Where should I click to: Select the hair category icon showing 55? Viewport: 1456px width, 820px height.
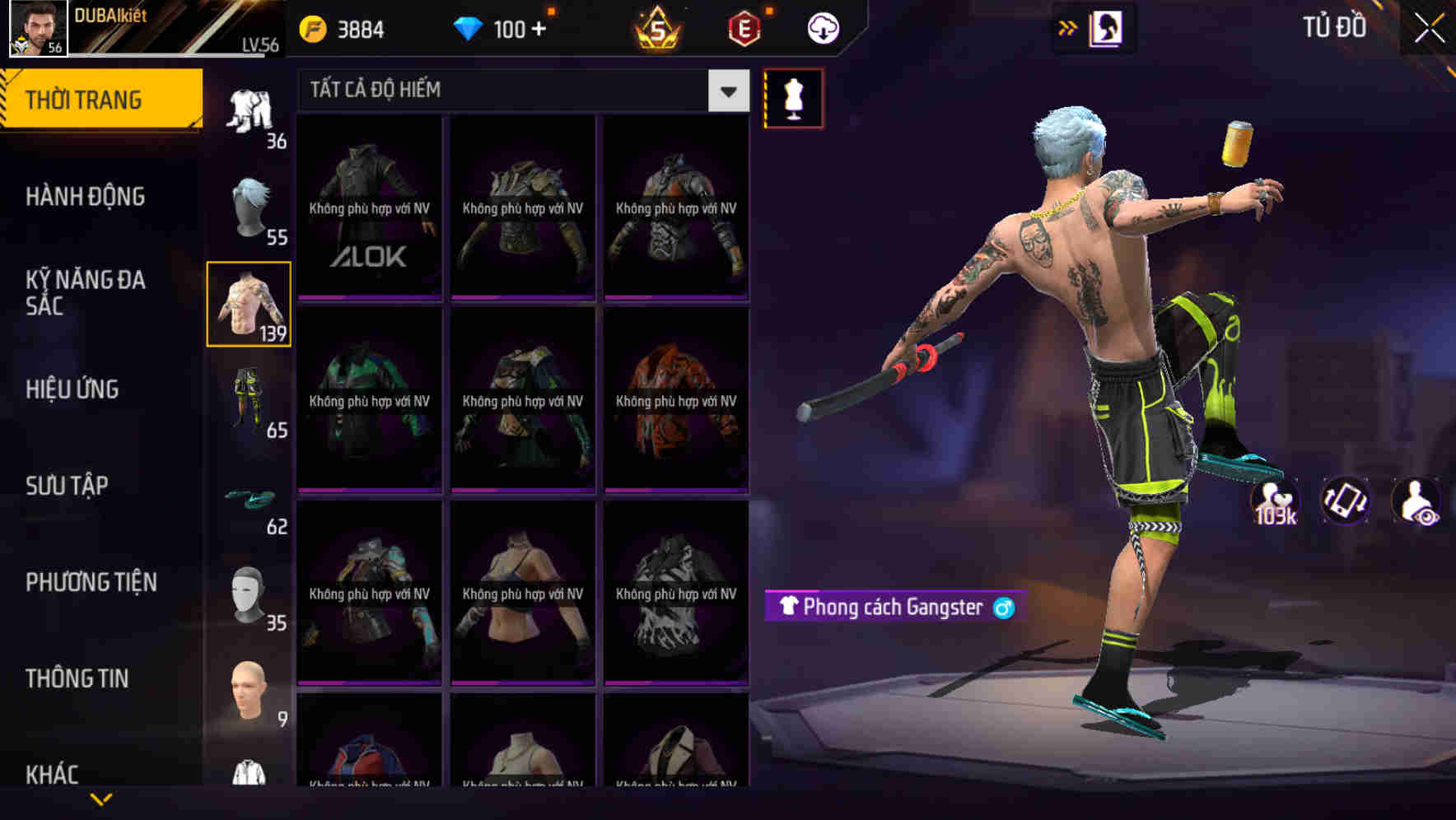[249, 206]
